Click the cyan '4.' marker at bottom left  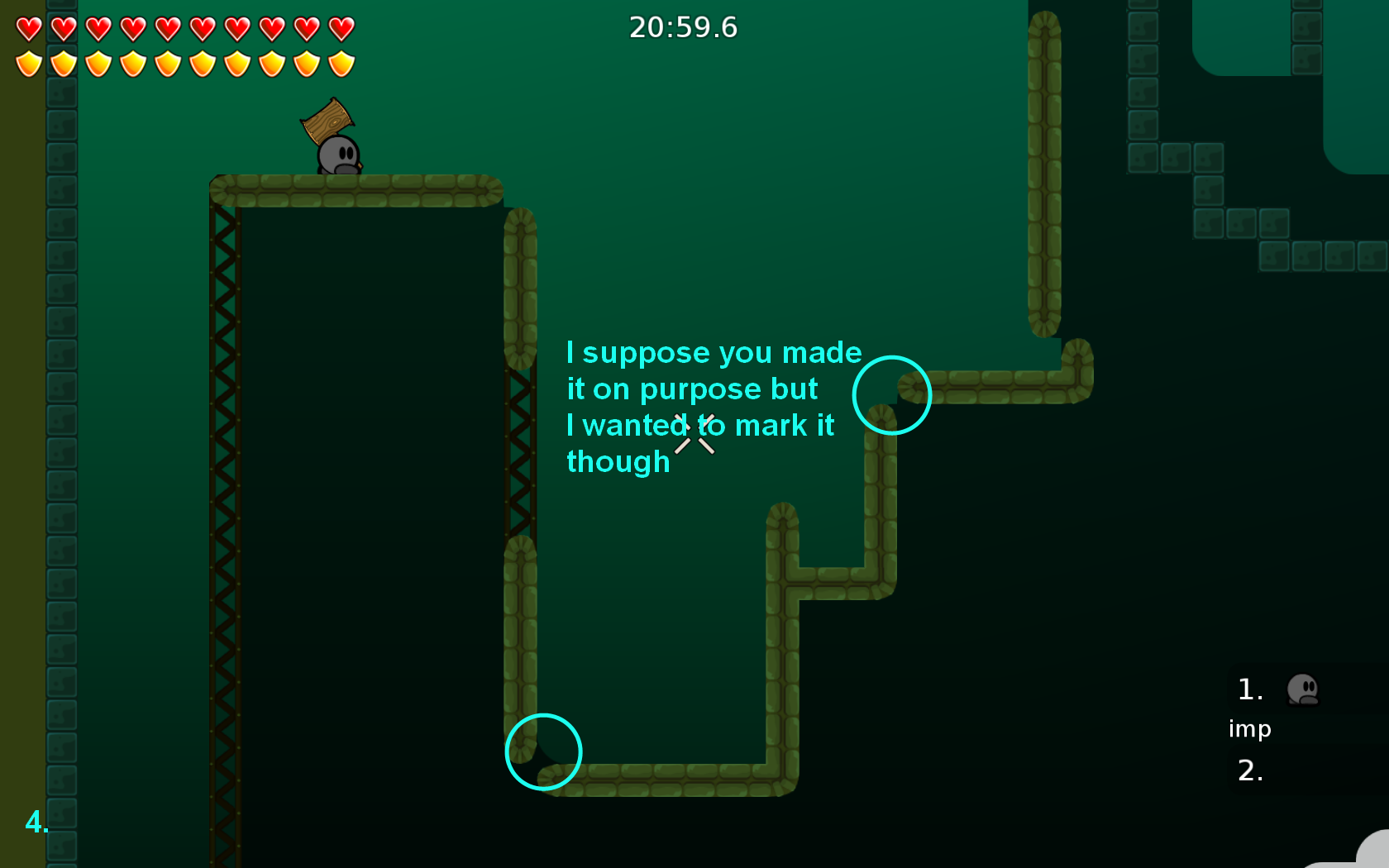coord(37,823)
